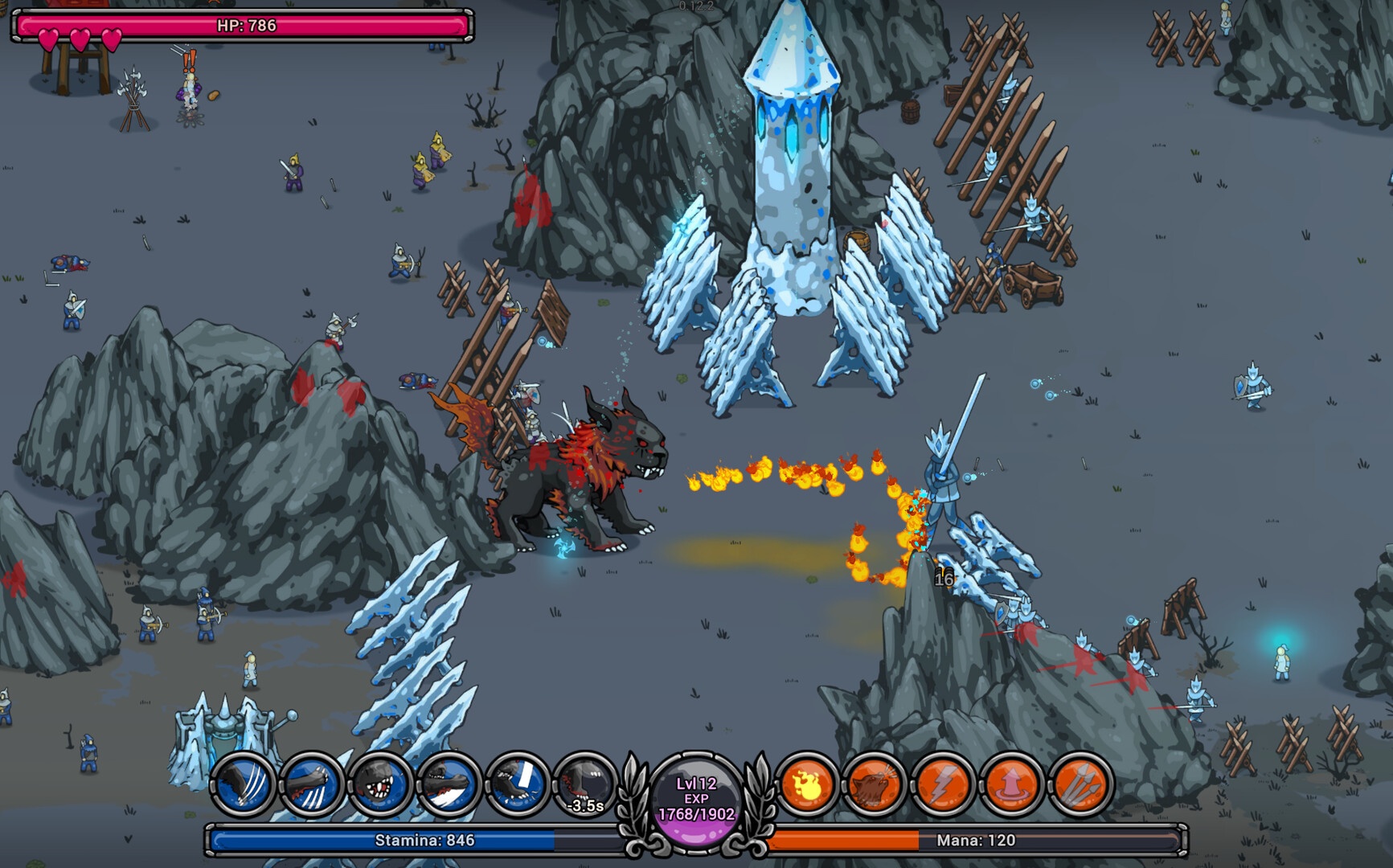Use the pink upward arrow ability

tap(1011, 784)
